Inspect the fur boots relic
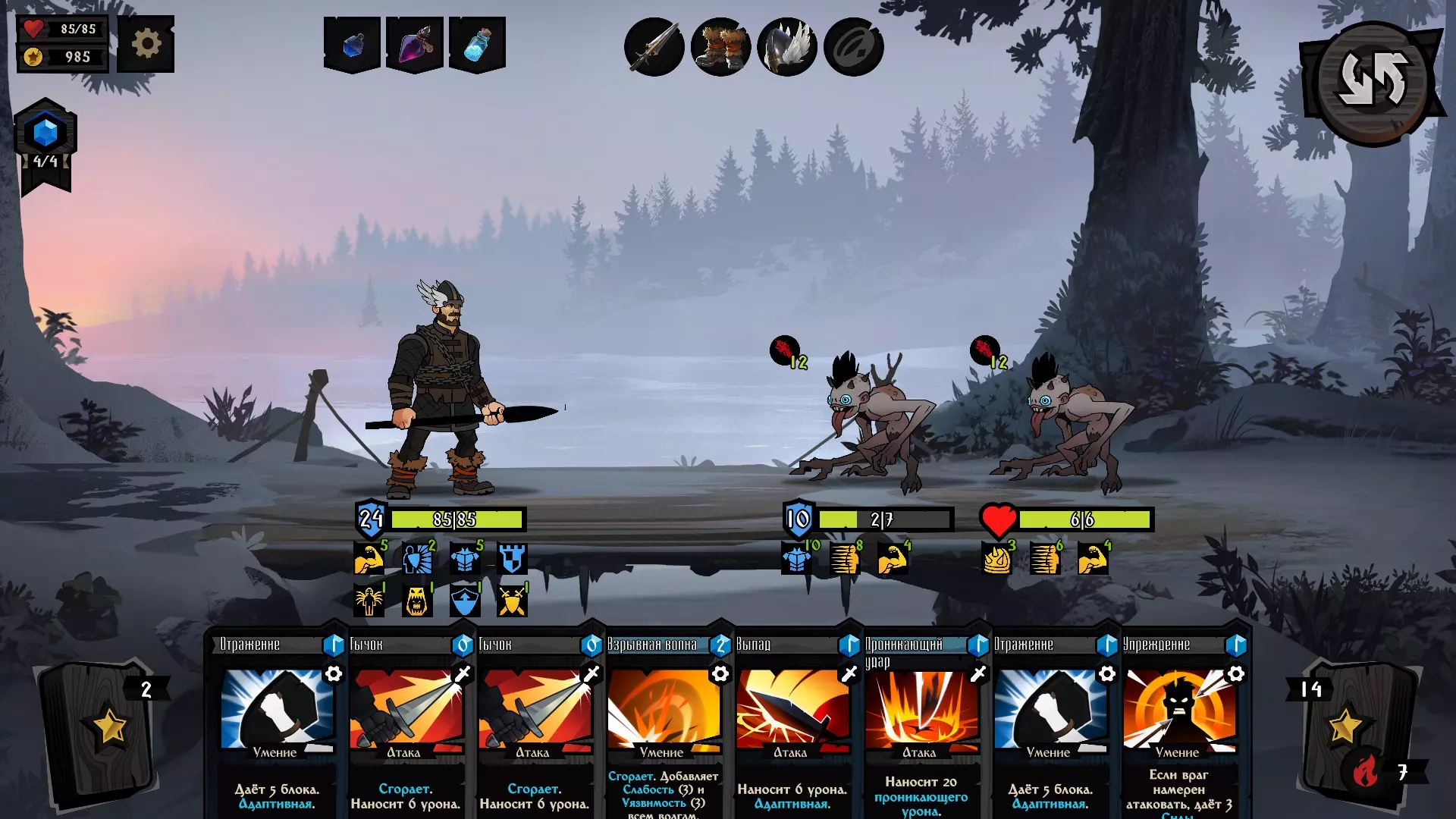This screenshot has width=1456, height=819. 720,48
